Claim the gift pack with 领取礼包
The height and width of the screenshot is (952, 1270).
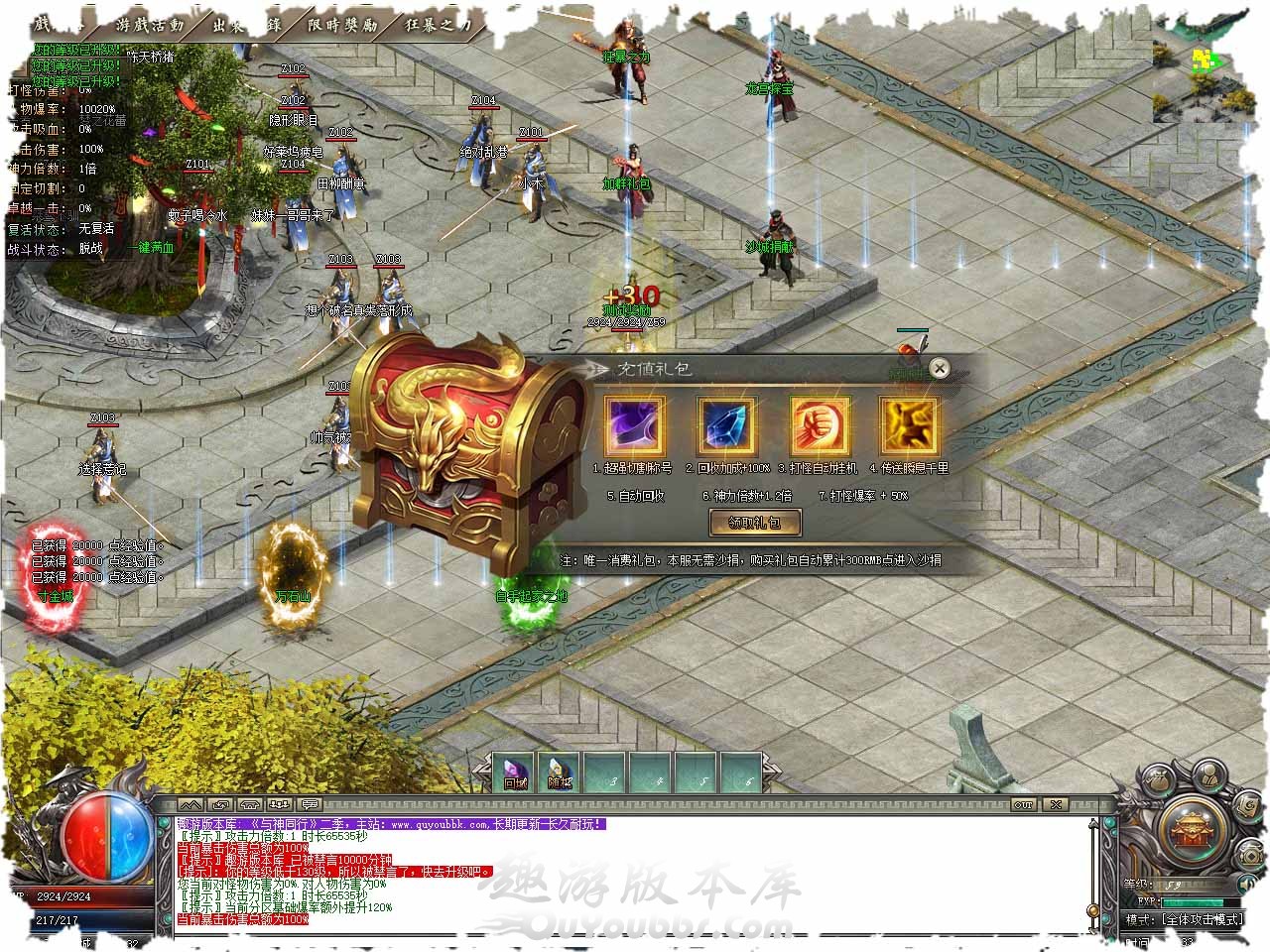click(755, 523)
